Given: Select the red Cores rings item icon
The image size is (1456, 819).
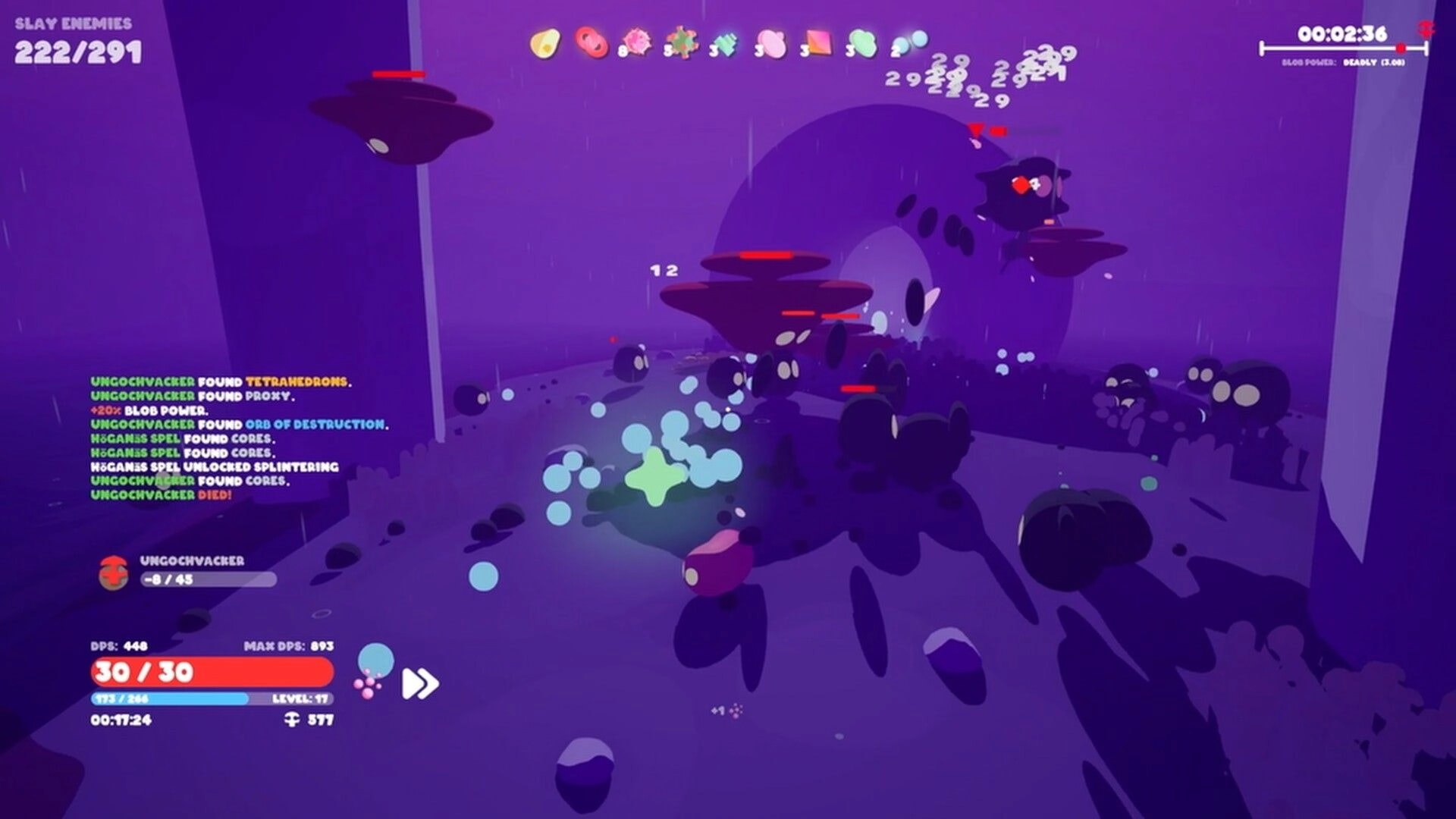Looking at the screenshot, I should 591,43.
